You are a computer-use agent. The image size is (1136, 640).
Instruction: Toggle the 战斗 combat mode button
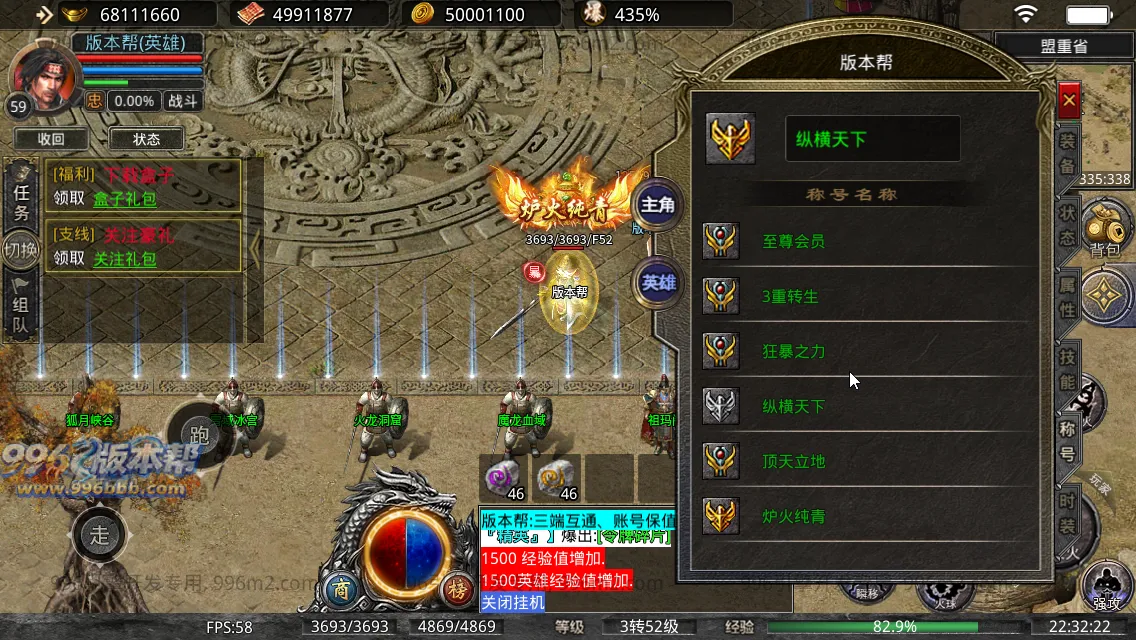pyautogui.click(x=183, y=101)
